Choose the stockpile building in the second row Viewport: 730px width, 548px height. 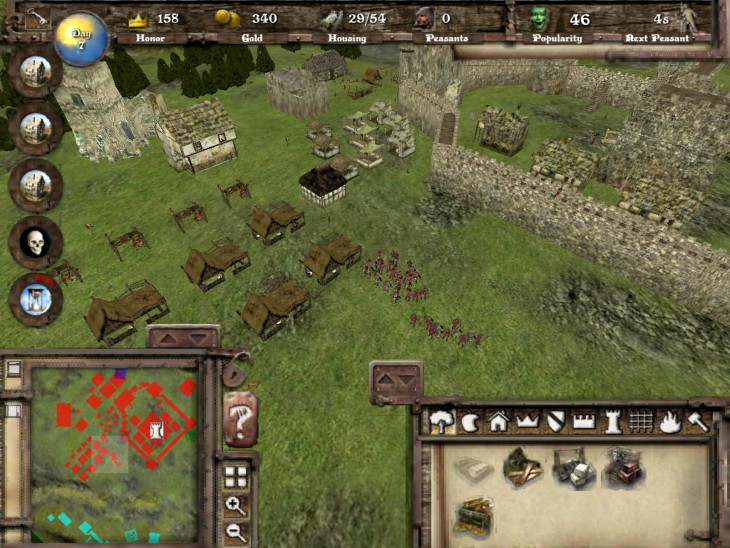point(472,516)
